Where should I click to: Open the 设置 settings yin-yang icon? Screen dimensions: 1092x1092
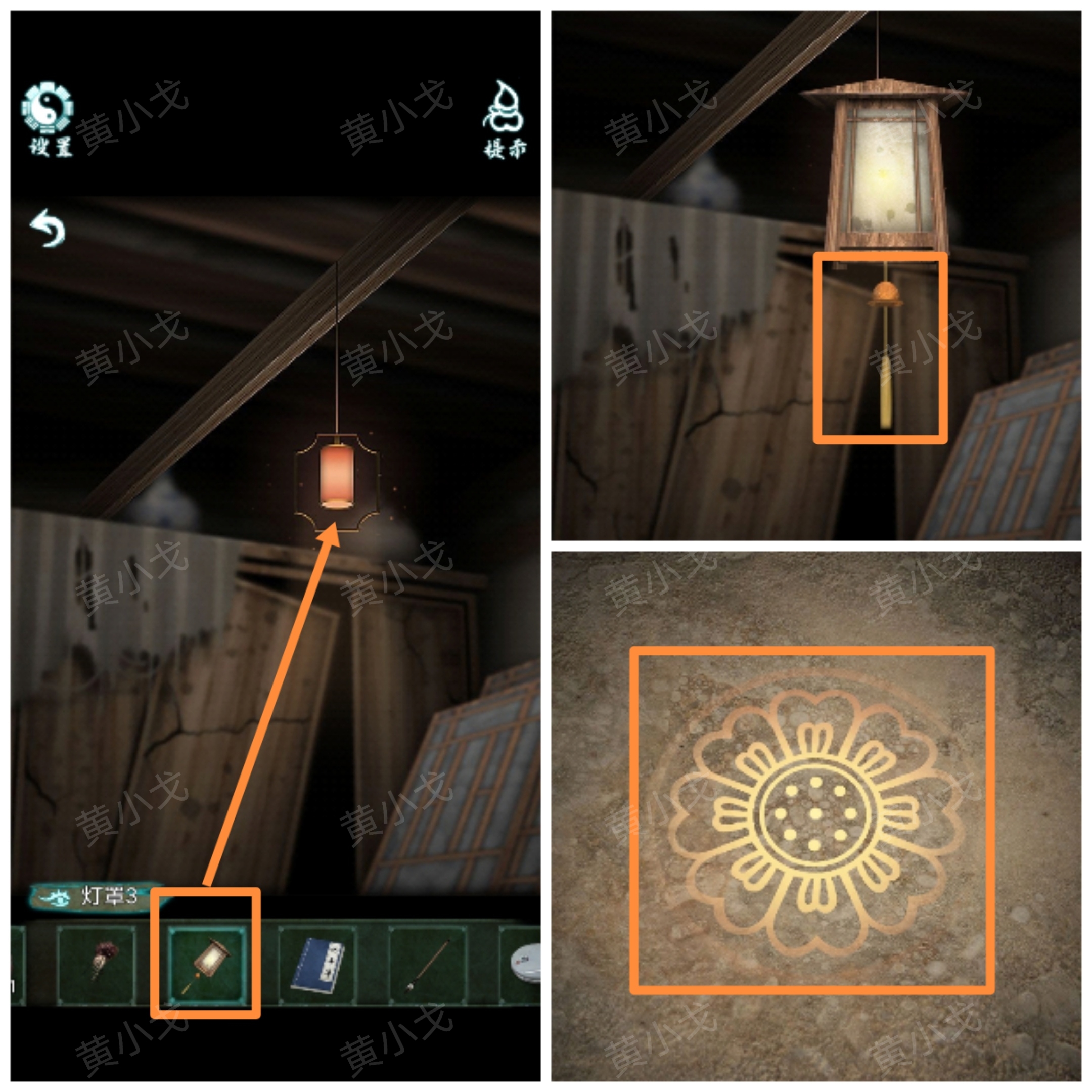(x=49, y=118)
